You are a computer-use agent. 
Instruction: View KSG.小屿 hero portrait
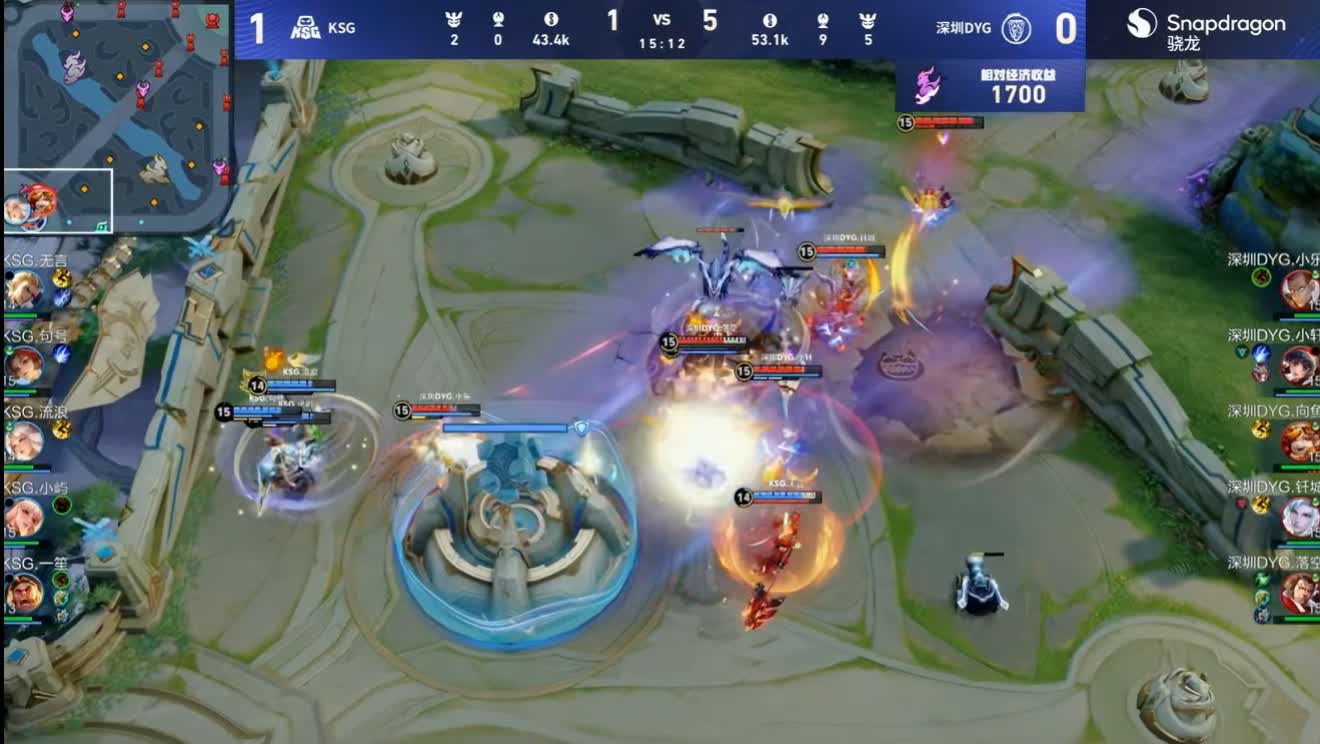coord(24,517)
